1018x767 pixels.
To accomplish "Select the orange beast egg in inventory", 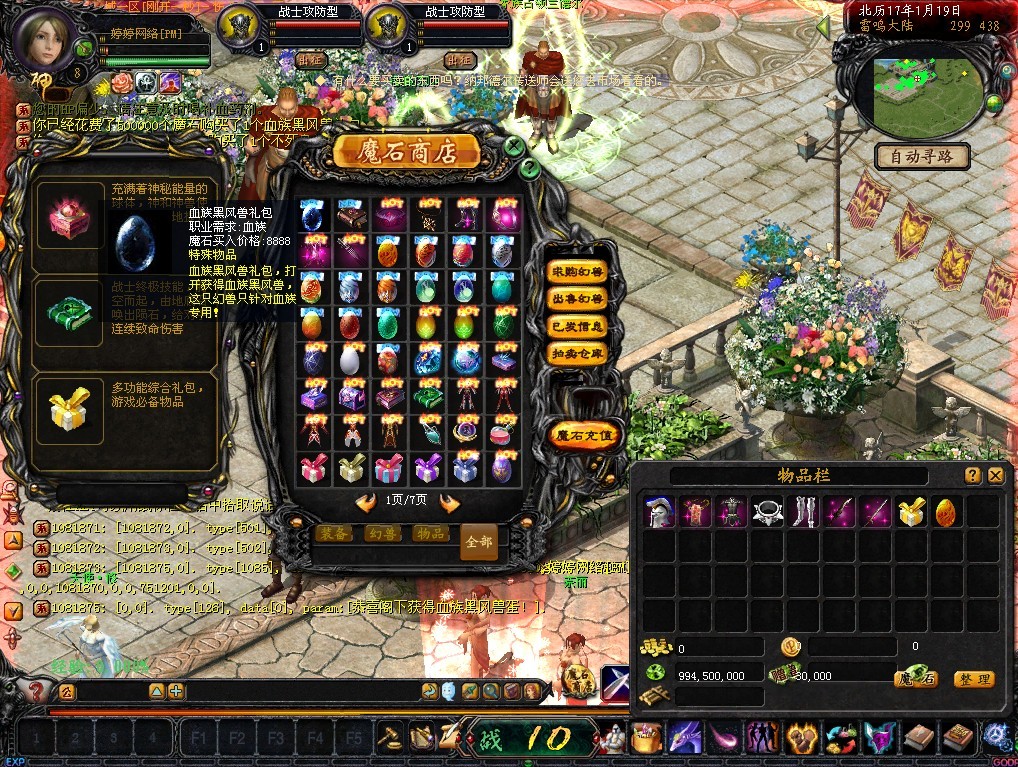I will 945,512.
